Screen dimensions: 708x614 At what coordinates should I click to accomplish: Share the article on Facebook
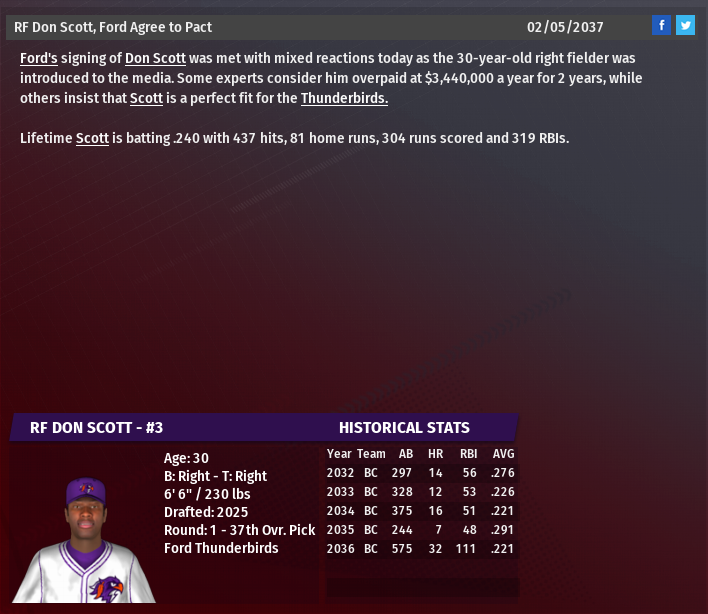(661, 26)
